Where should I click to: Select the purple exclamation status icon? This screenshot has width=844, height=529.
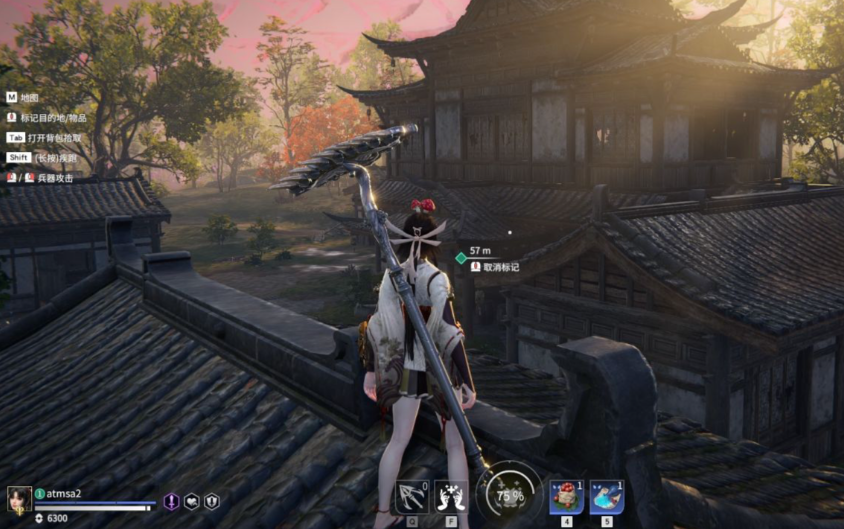(171, 501)
